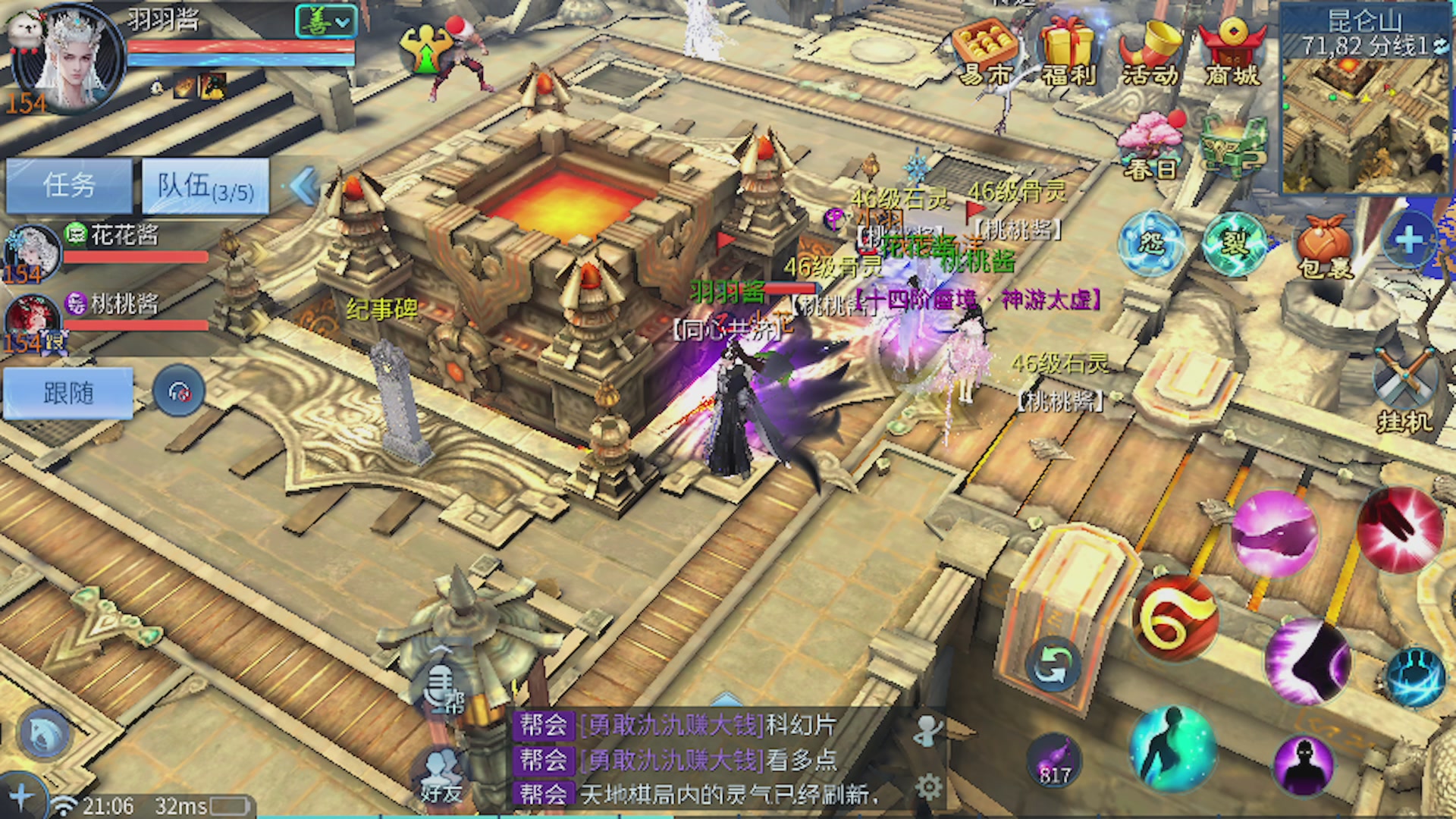Activate the 怒 rage skill orb

click(x=1151, y=243)
